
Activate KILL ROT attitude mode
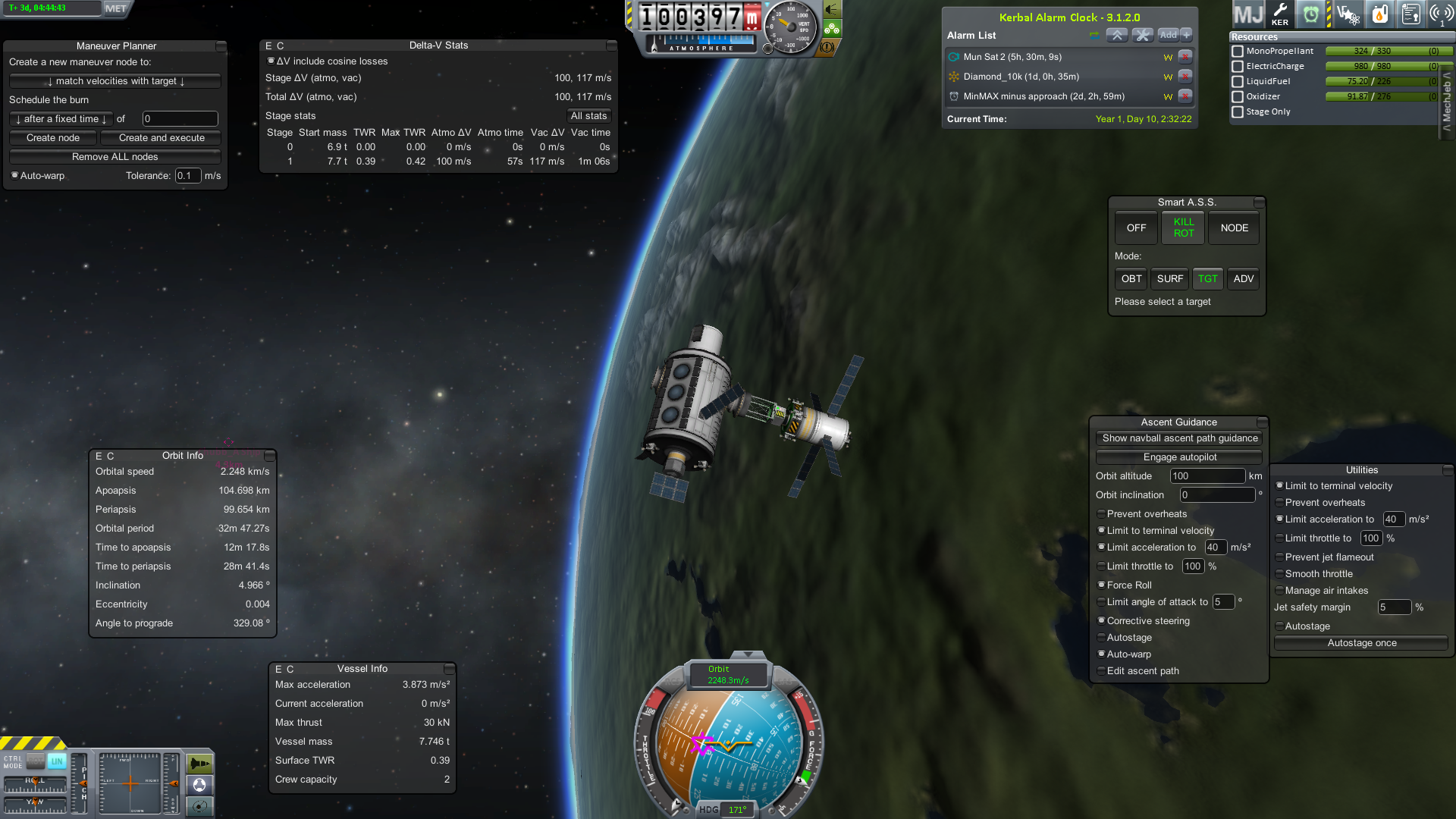pyautogui.click(x=1183, y=228)
